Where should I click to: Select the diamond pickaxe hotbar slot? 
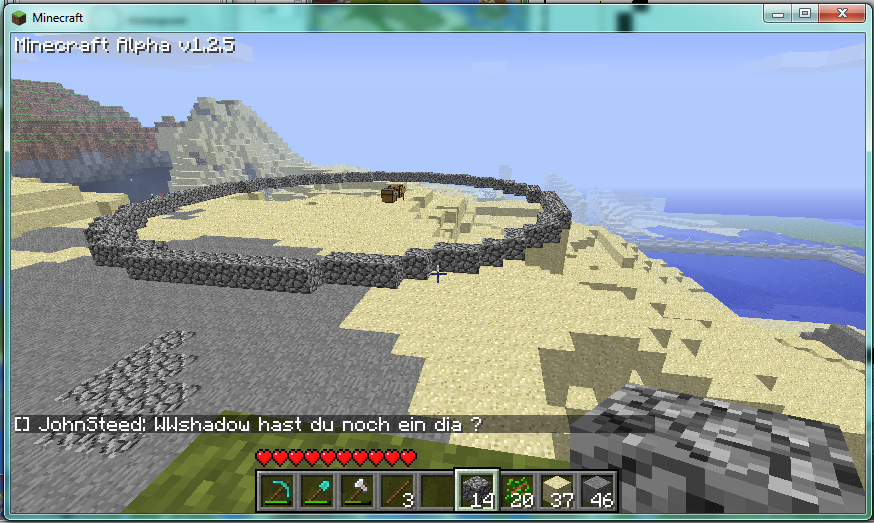coord(277,491)
